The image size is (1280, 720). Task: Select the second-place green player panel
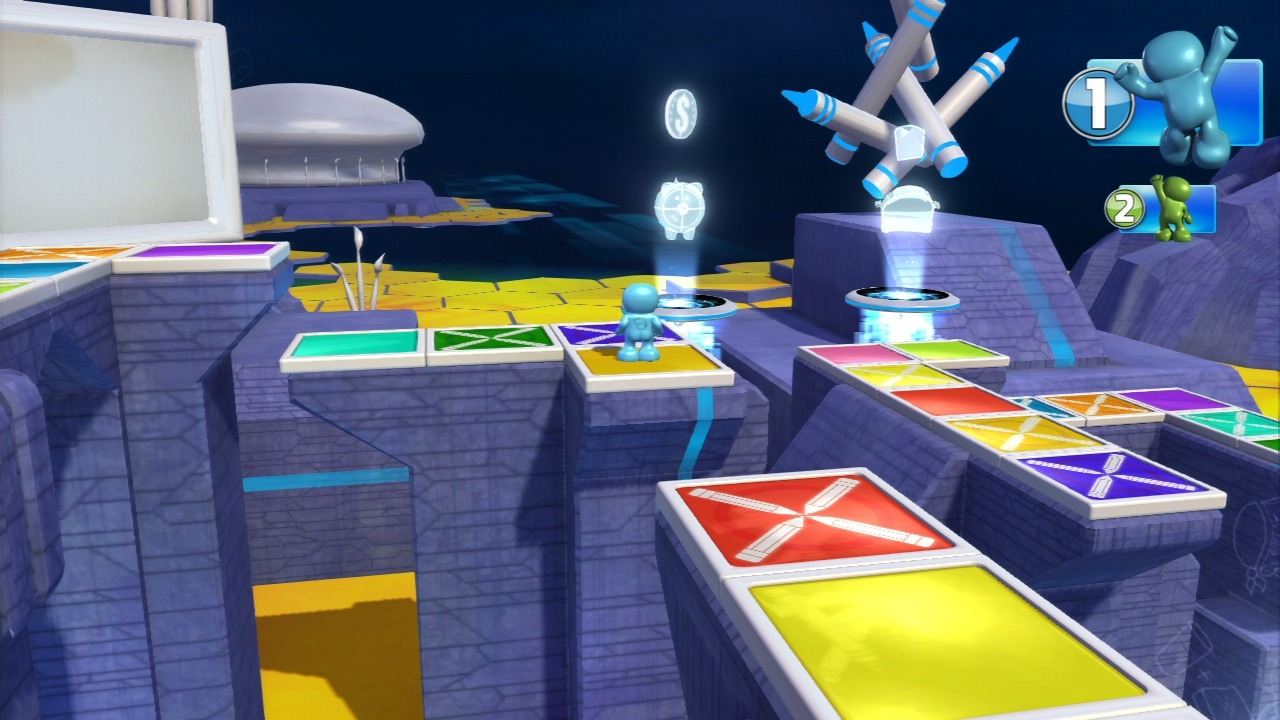click(x=1162, y=208)
